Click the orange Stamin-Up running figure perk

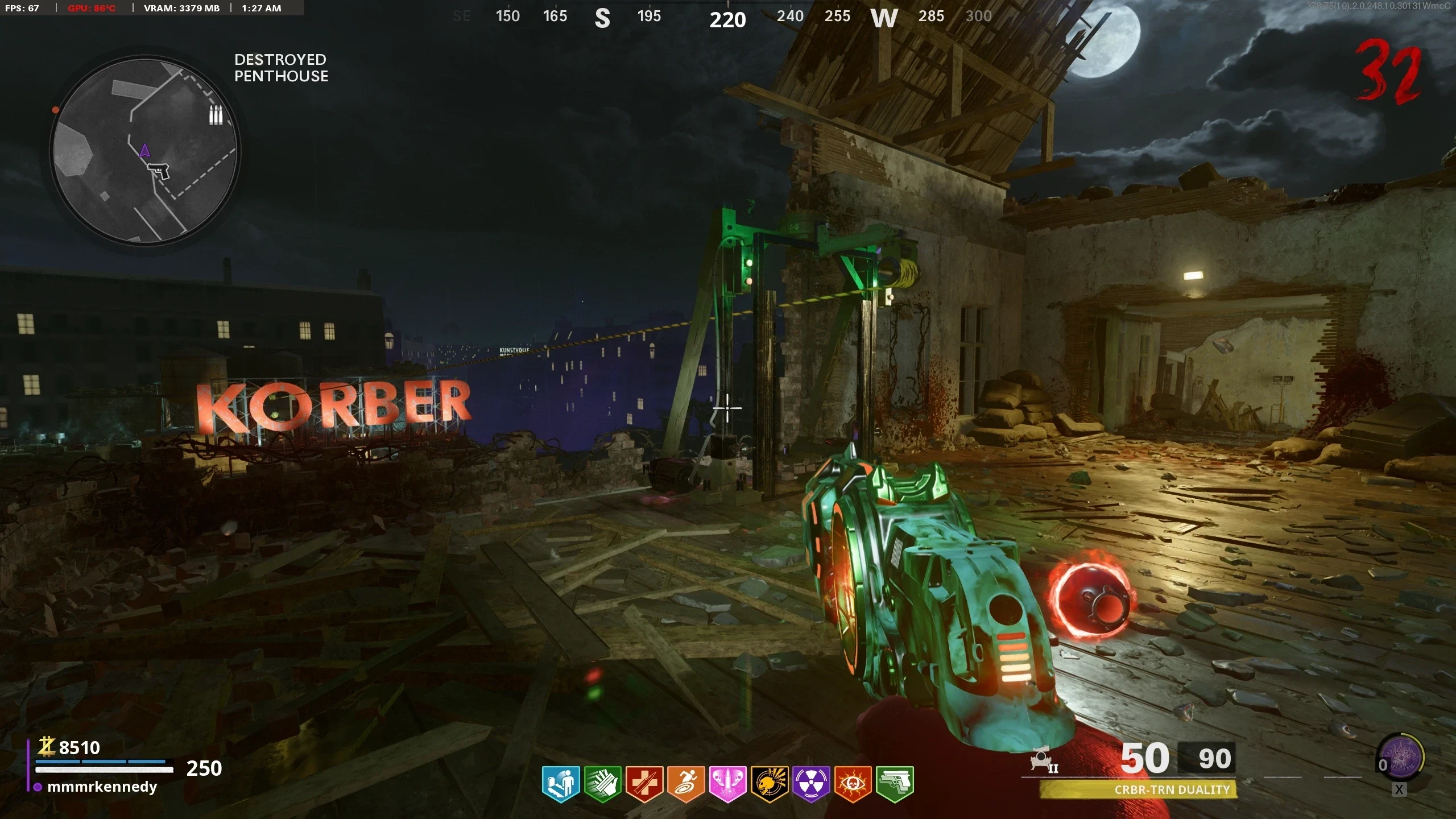click(686, 784)
